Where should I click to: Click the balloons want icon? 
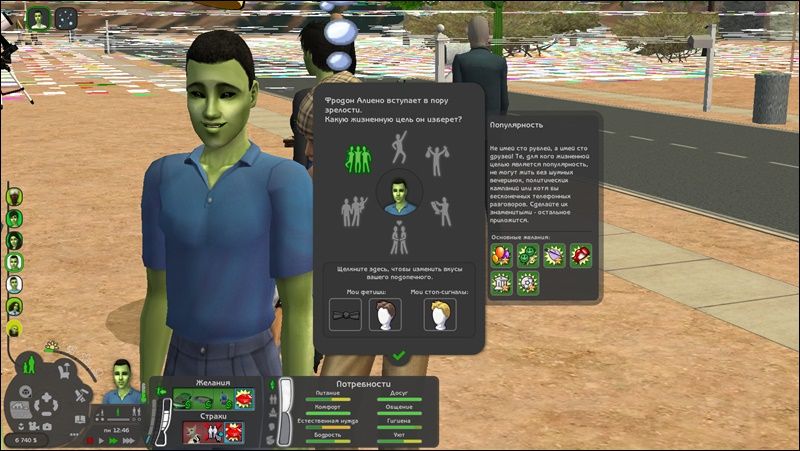(500, 255)
